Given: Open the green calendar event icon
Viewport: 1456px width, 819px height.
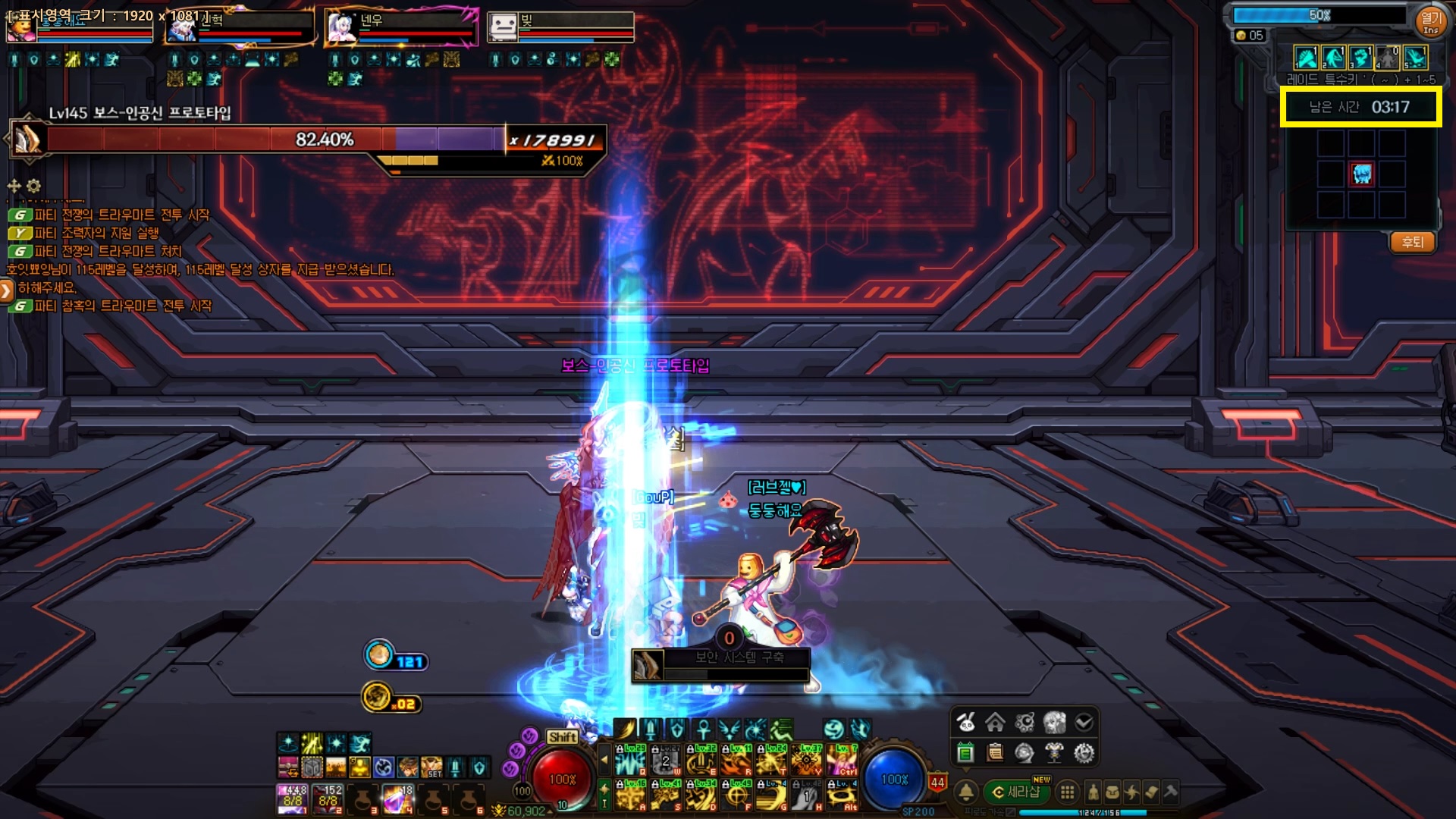Looking at the screenshot, I should click(965, 753).
